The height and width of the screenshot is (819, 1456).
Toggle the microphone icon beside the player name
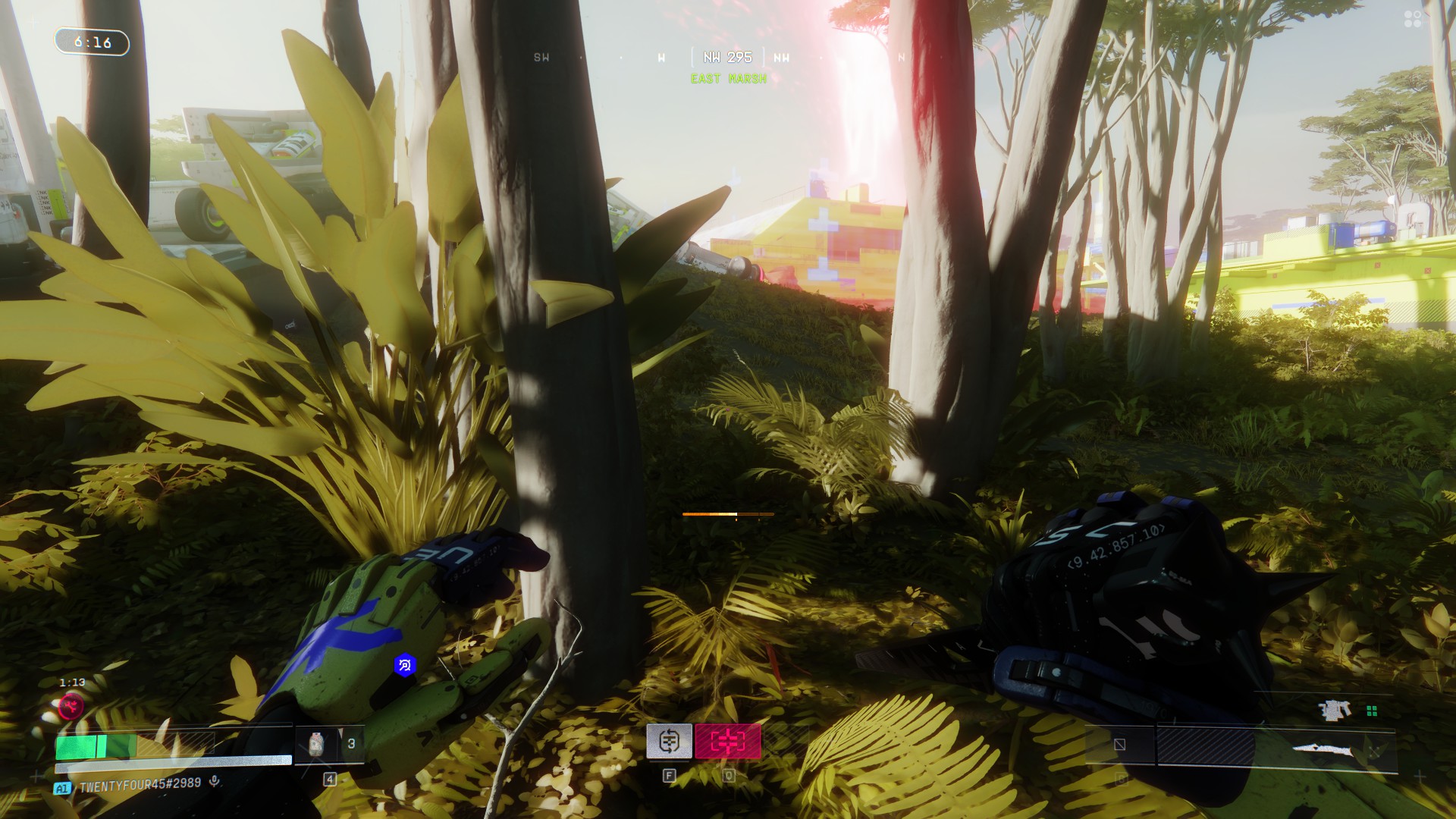(215, 782)
